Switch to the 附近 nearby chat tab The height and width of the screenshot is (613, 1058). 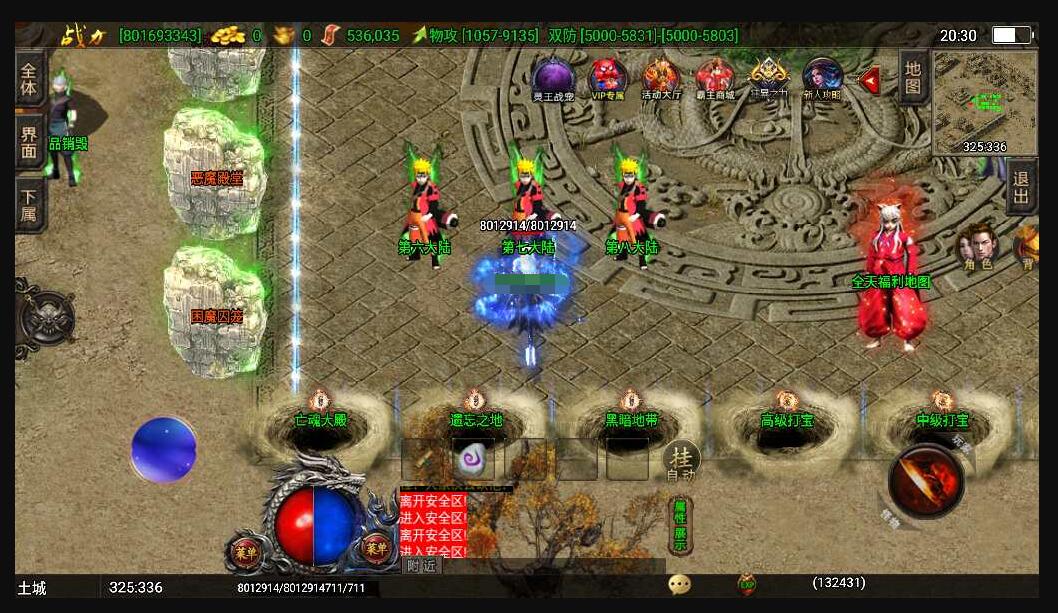422,566
